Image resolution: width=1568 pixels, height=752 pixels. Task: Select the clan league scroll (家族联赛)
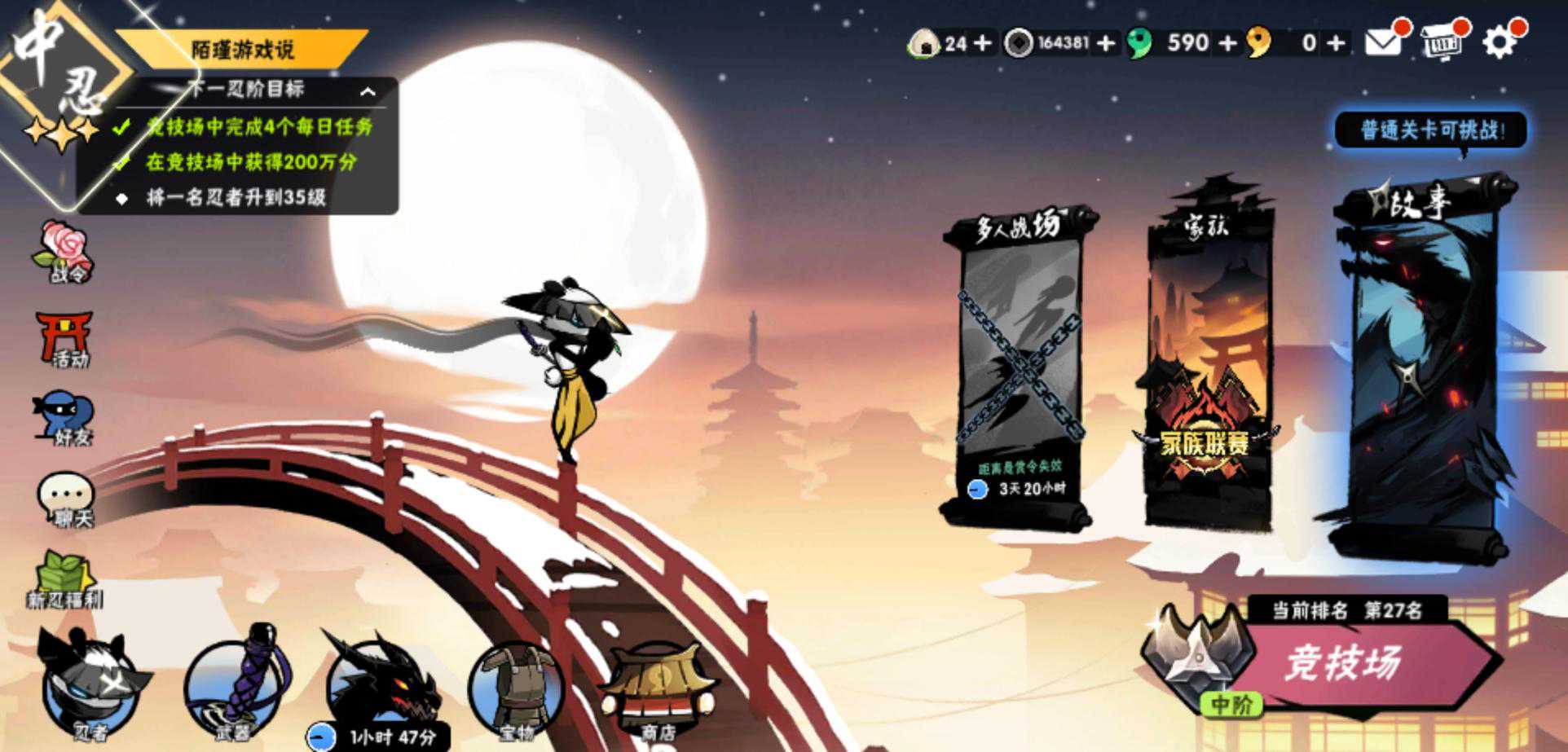pyautogui.click(x=1208, y=367)
